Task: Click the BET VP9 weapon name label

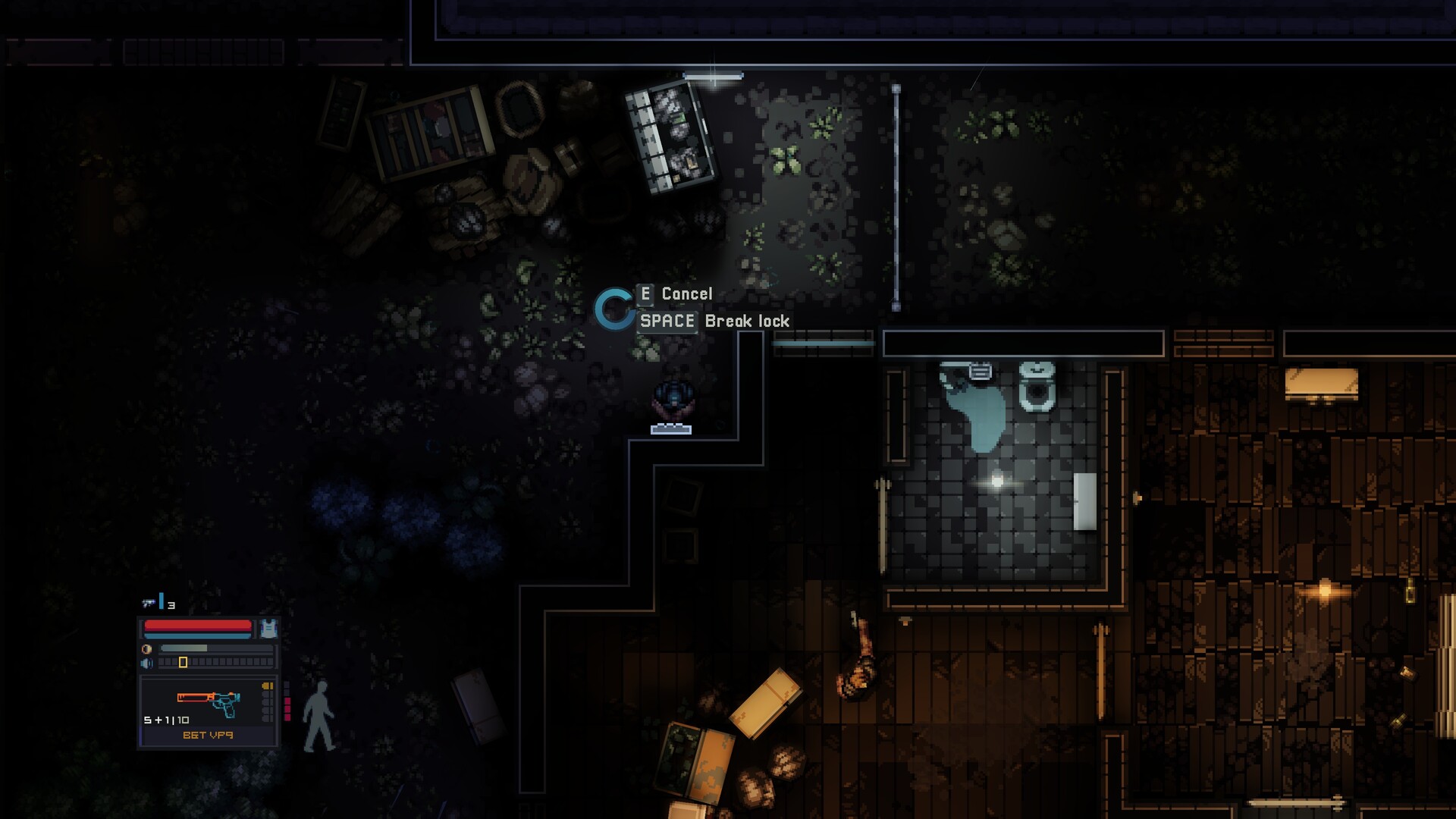Action: tap(209, 736)
